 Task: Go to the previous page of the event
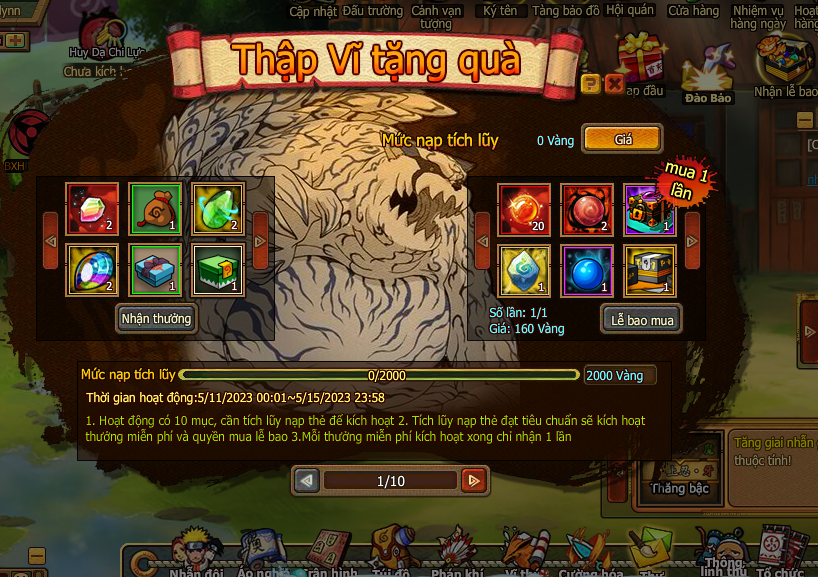(308, 481)
